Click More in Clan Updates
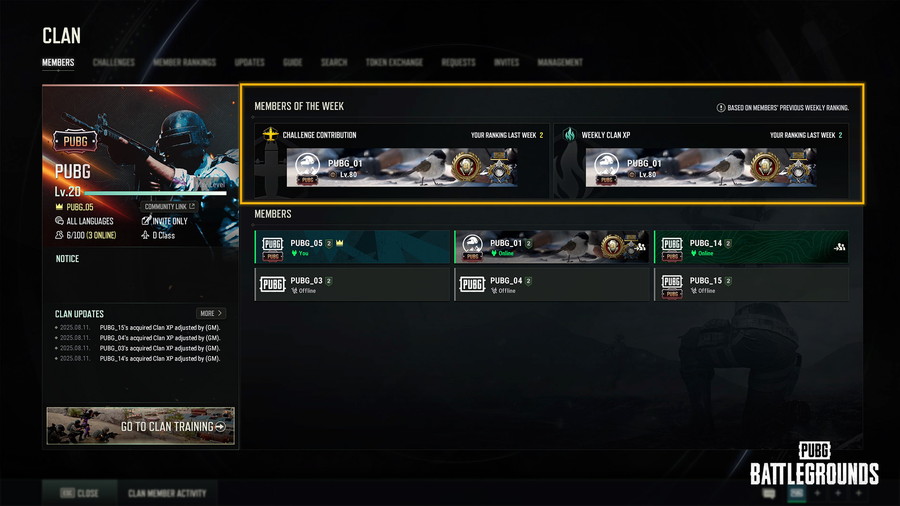The height and width of the screenshot is (506, 900). click(x=211, y=313)
